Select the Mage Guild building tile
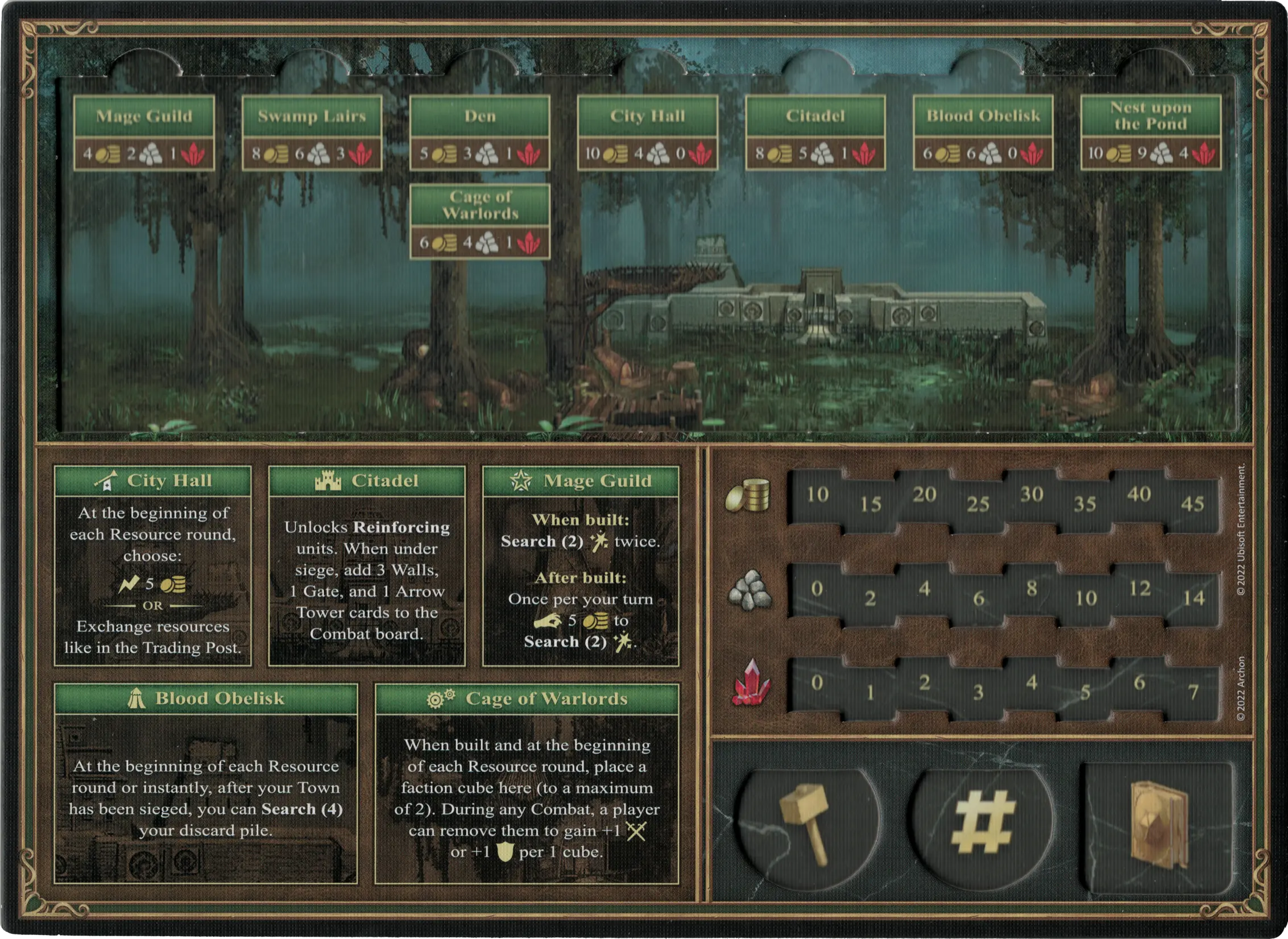This screenshot has width=1288, height=939. pos(144,133)
